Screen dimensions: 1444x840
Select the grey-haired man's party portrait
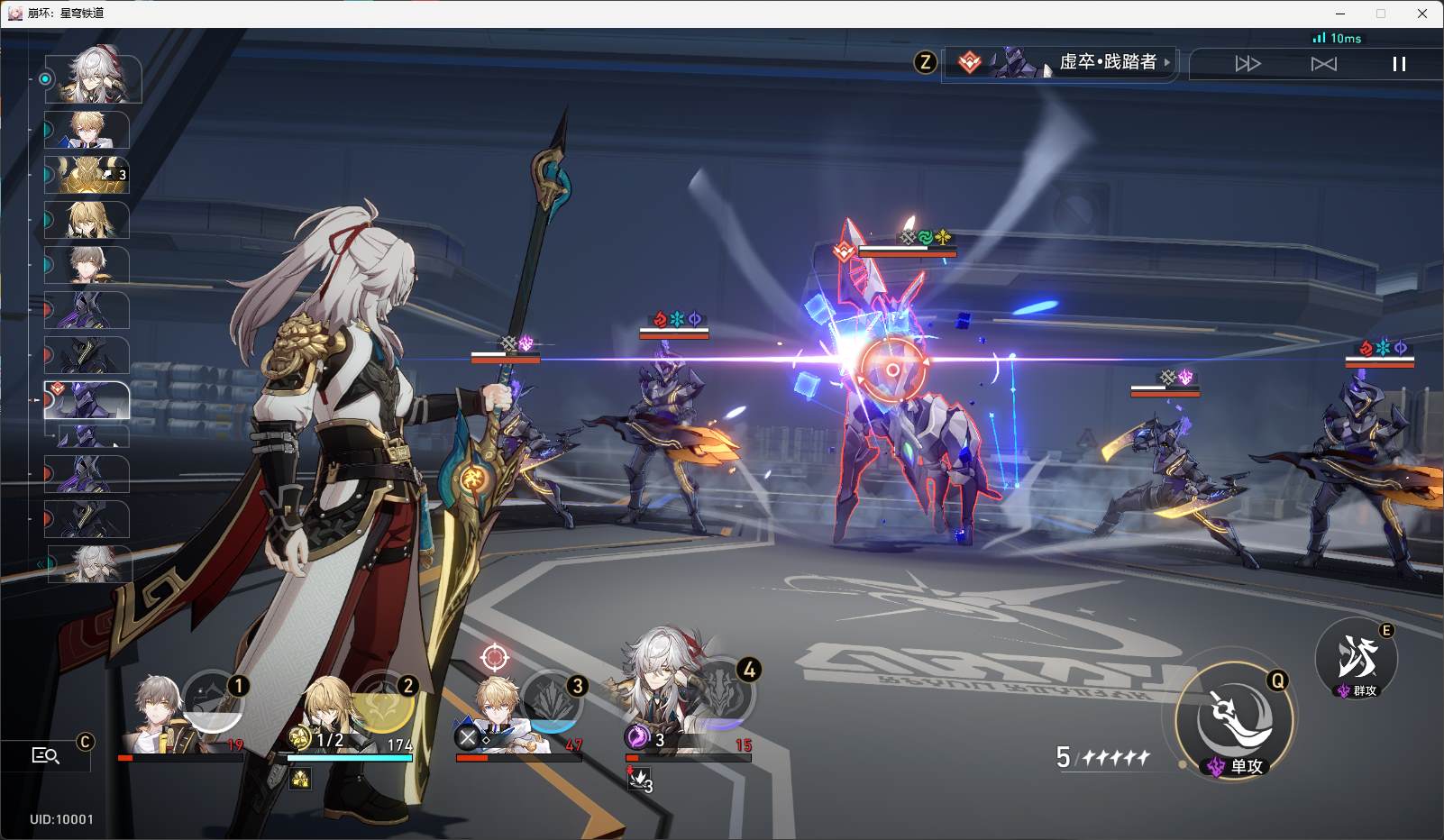click(160, 717)
